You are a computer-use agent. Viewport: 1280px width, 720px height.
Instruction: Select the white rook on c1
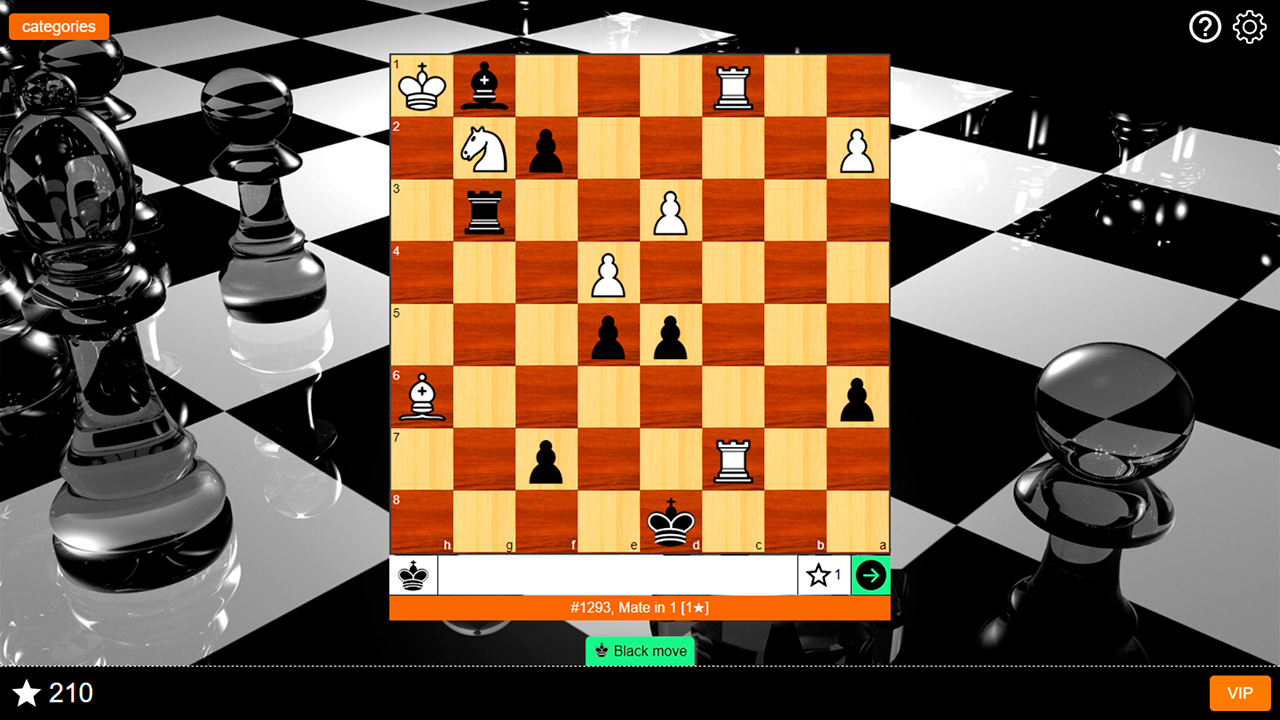coord(733,86)
